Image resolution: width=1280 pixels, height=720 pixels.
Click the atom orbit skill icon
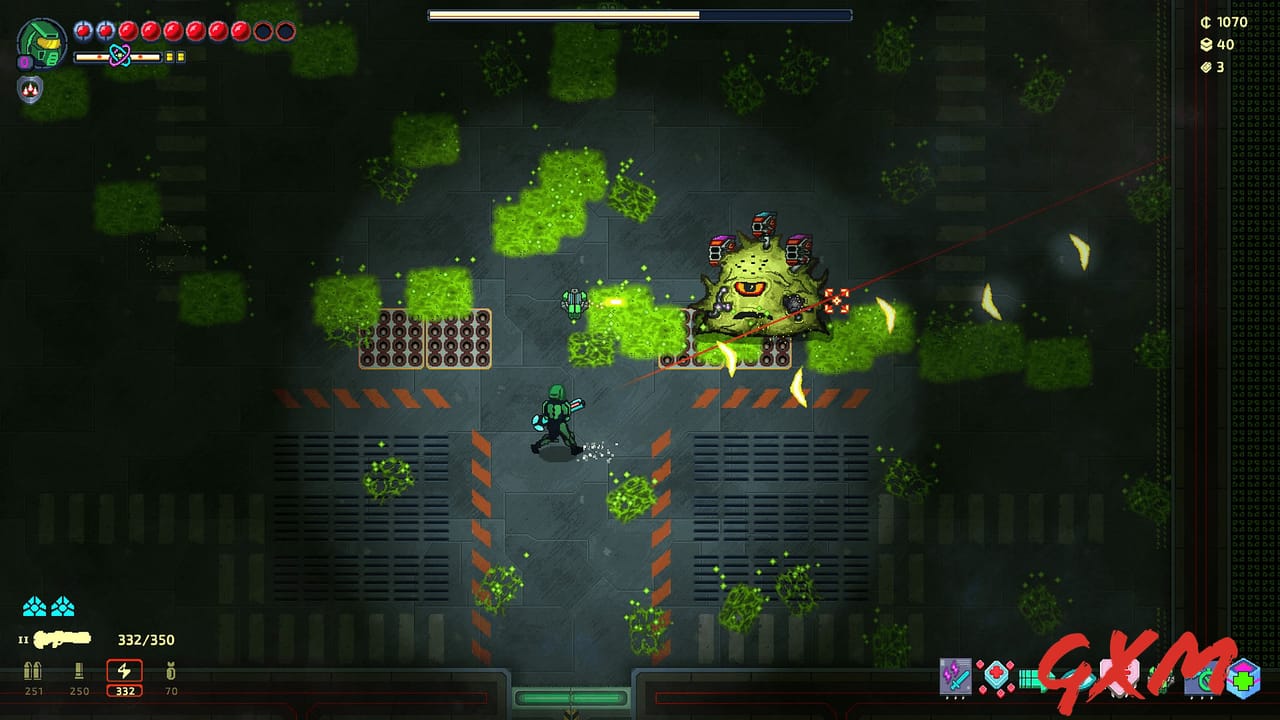click(x=119, y=56)
